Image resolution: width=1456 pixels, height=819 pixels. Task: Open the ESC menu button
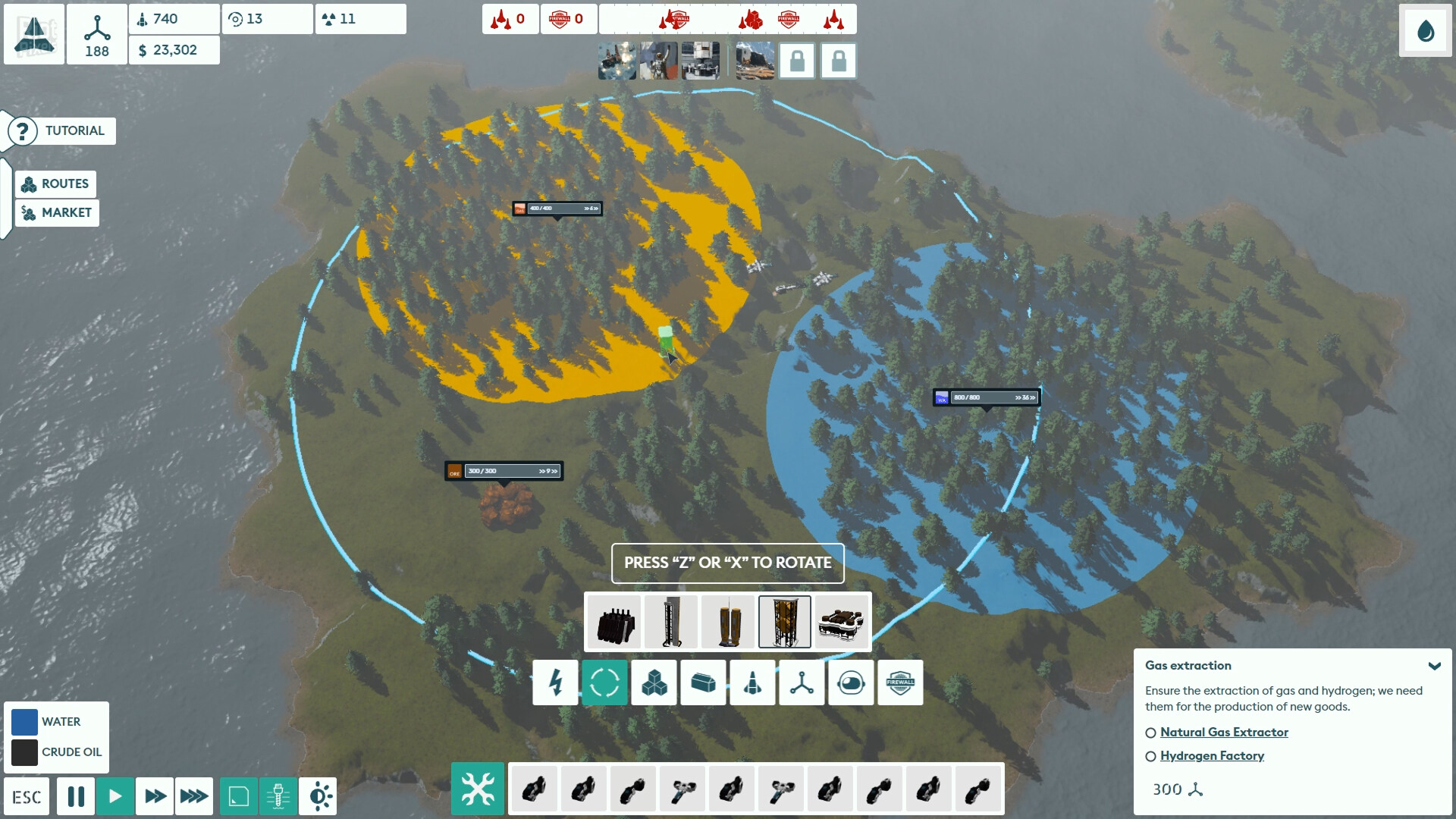pyautogui.click(x=27, y=797)
